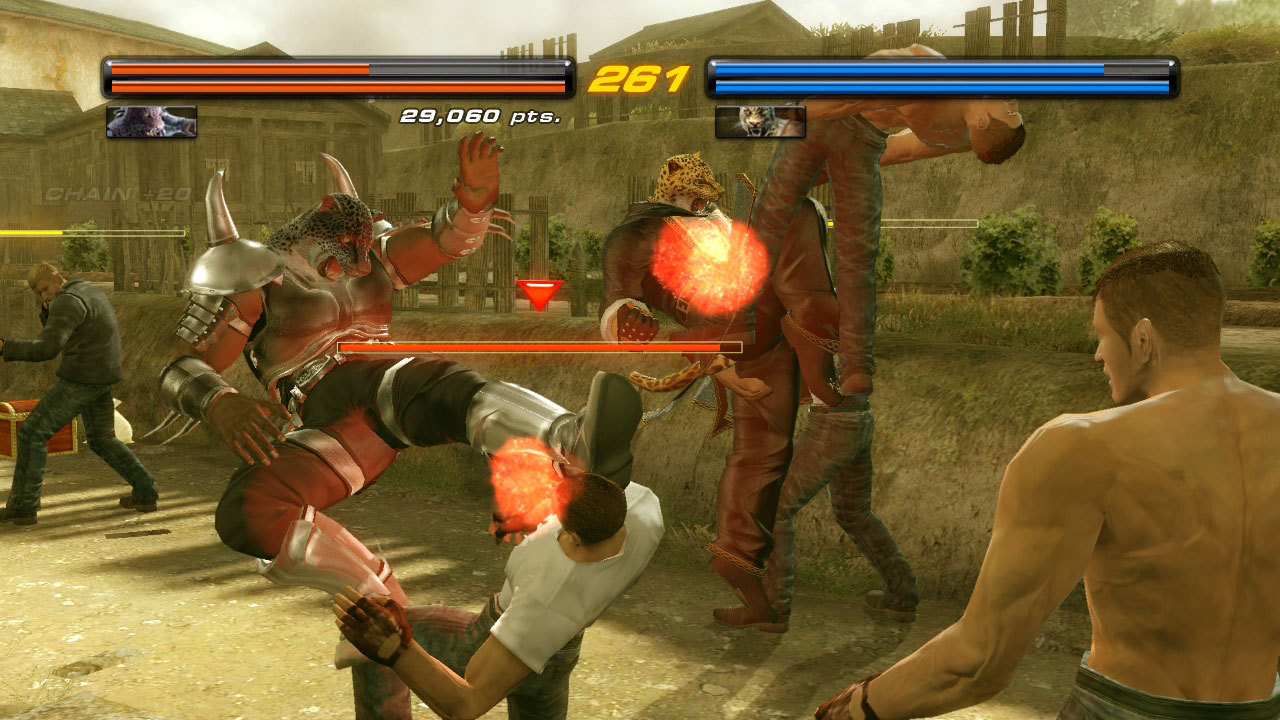Select King's jaguar portrait under the blue bar
The image size is (1280, 720).
[x=760, y=122]
